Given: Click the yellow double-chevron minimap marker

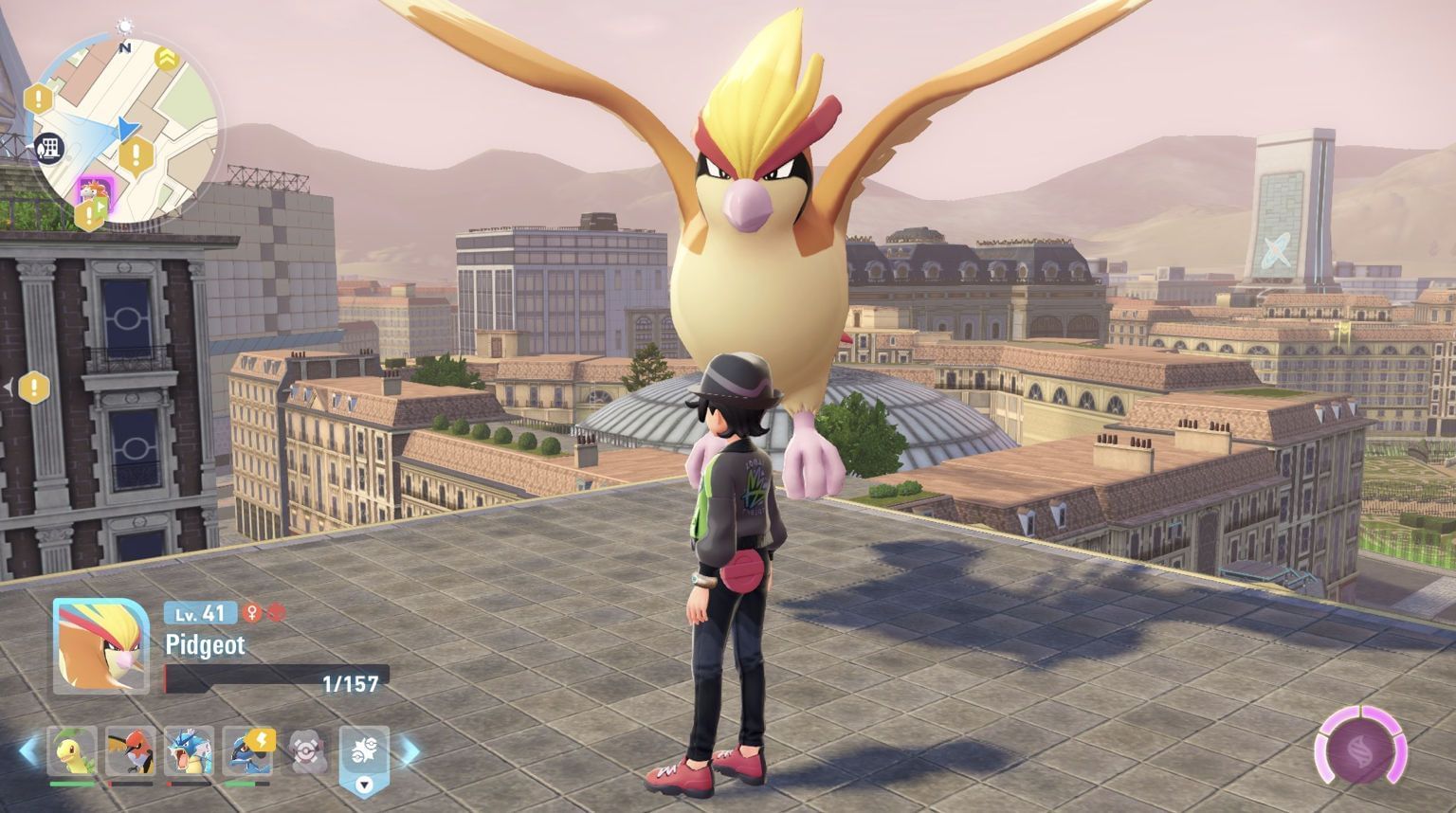Looking at the screenshot, I should click(167, 60).
